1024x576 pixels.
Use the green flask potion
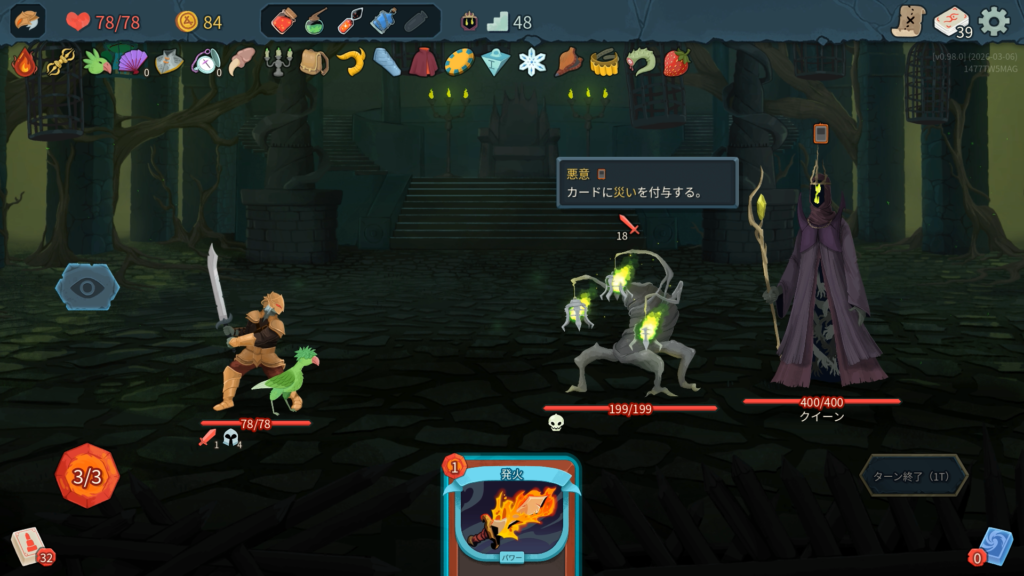316,21
